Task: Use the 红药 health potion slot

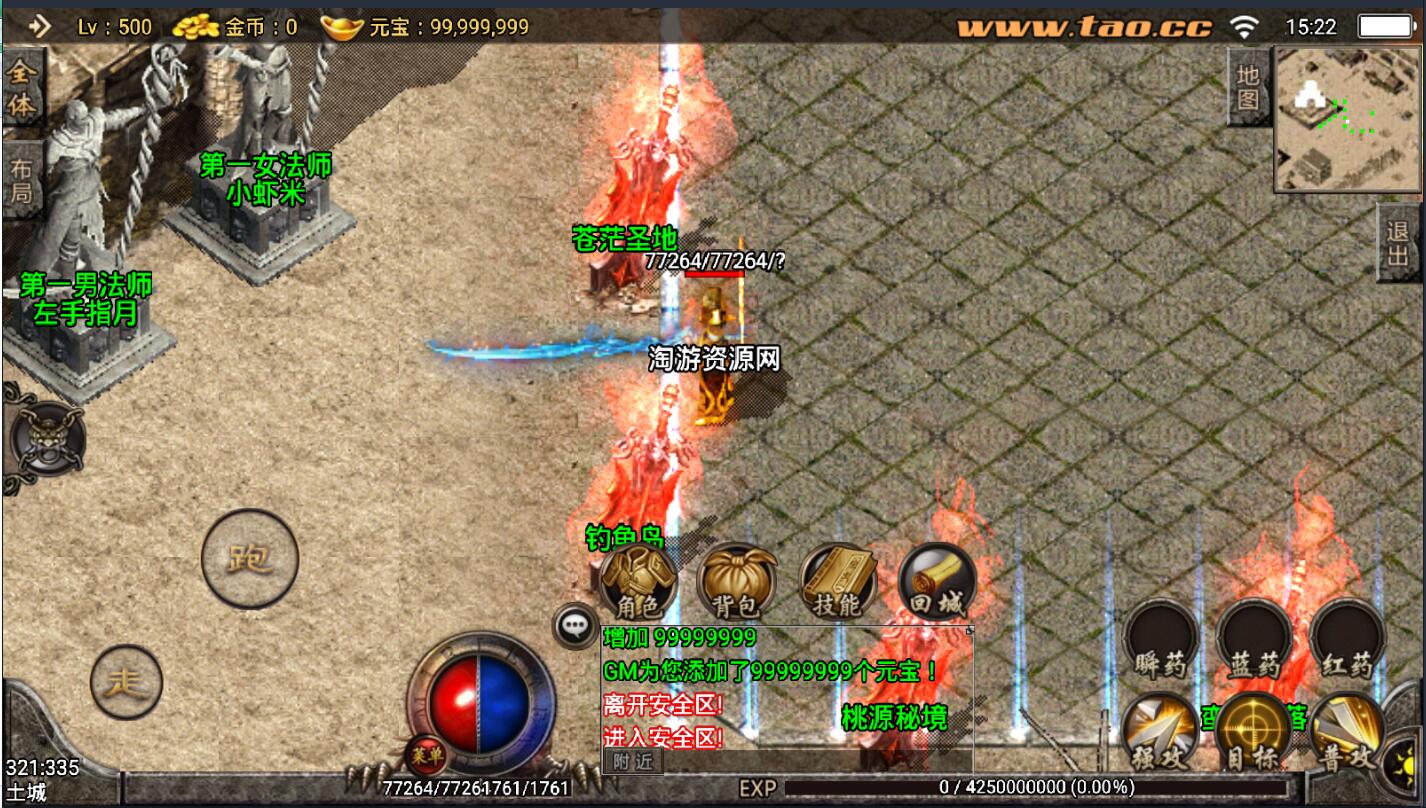Action: pyautogui.click(x=1347, y=638)
